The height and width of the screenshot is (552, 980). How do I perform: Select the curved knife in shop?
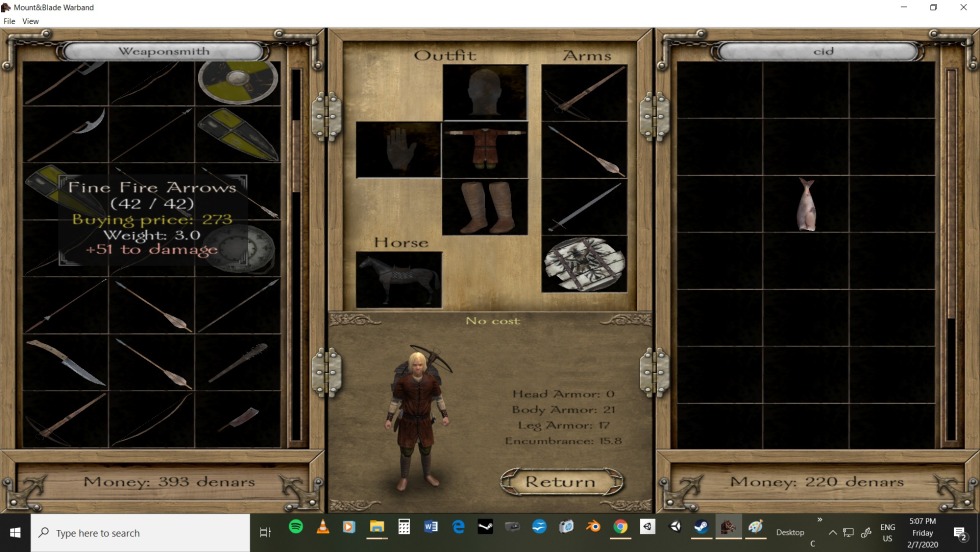(x=65, y=361)
